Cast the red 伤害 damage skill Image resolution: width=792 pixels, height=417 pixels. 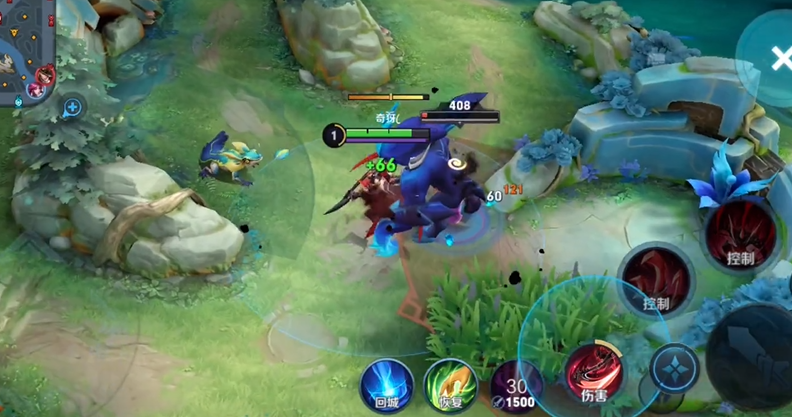594,373
